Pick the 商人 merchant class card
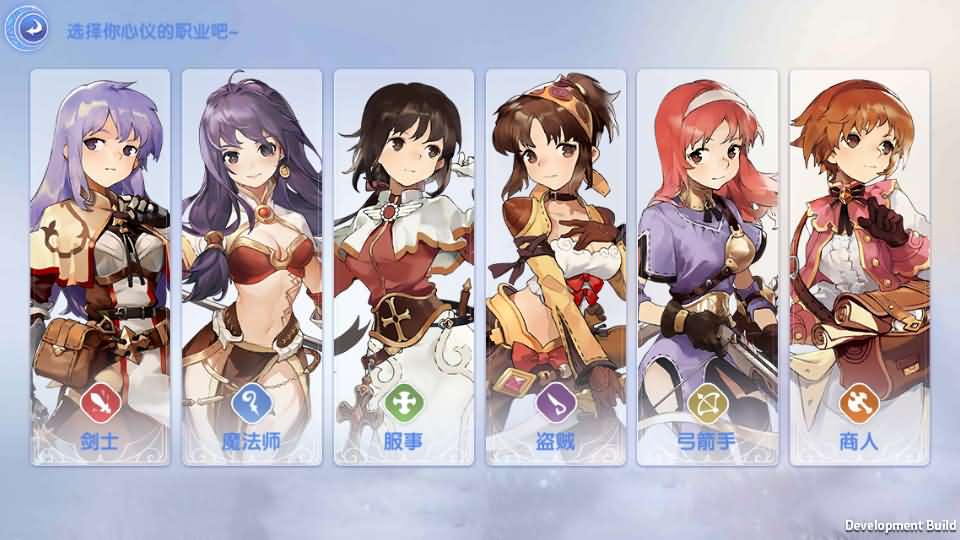Image resolution: width=960 pixels, height=540 pixels. pos(860,267)
